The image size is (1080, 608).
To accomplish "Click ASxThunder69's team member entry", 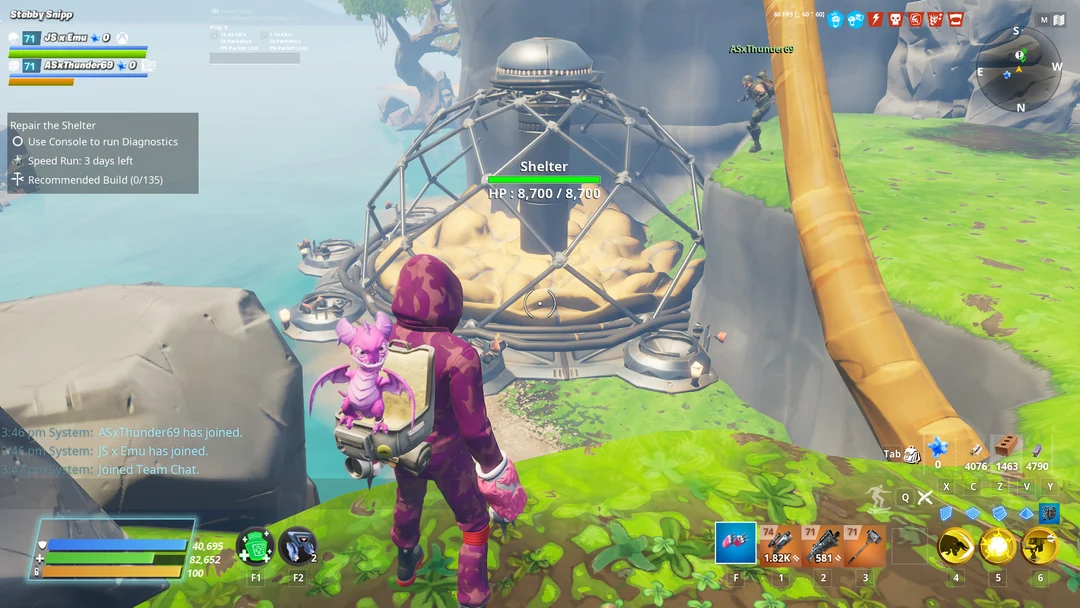I will [78, 66].
